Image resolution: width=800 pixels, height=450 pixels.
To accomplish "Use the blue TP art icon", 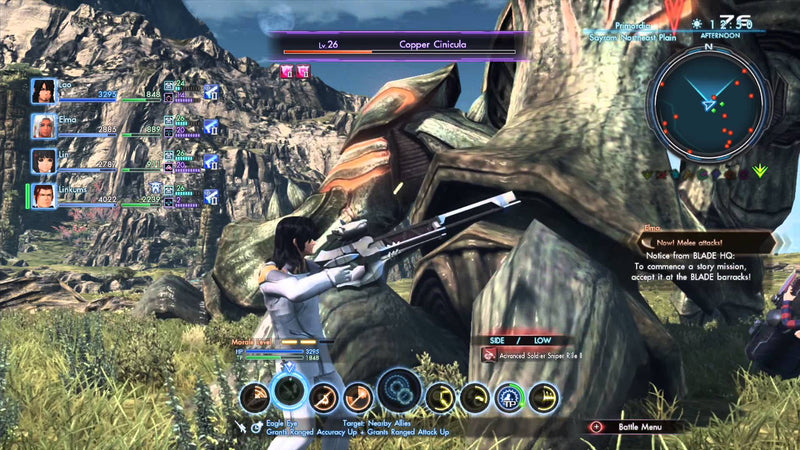I will [510, 399].
